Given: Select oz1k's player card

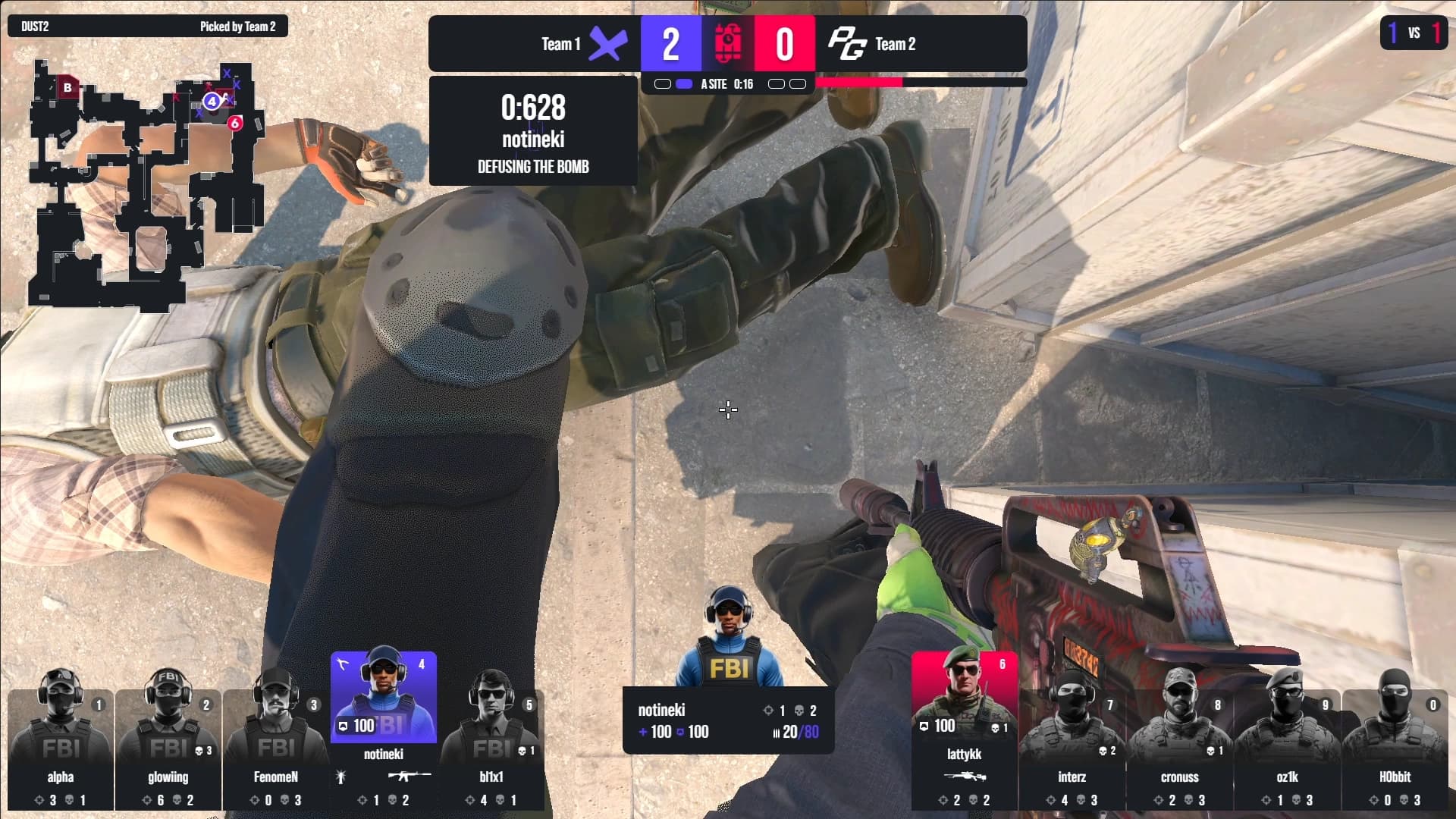Looking at the screenshot, I should click(x=1287, y=747).
